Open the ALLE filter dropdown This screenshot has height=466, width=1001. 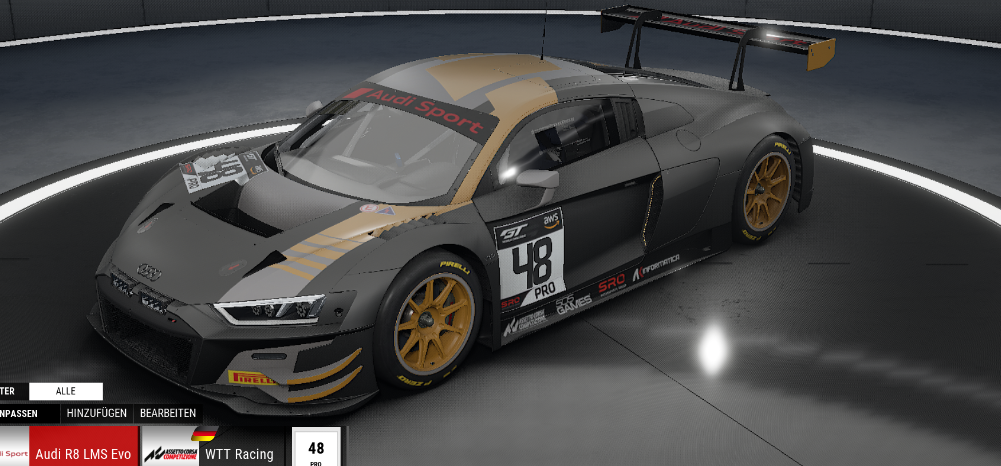coord(66,391)
